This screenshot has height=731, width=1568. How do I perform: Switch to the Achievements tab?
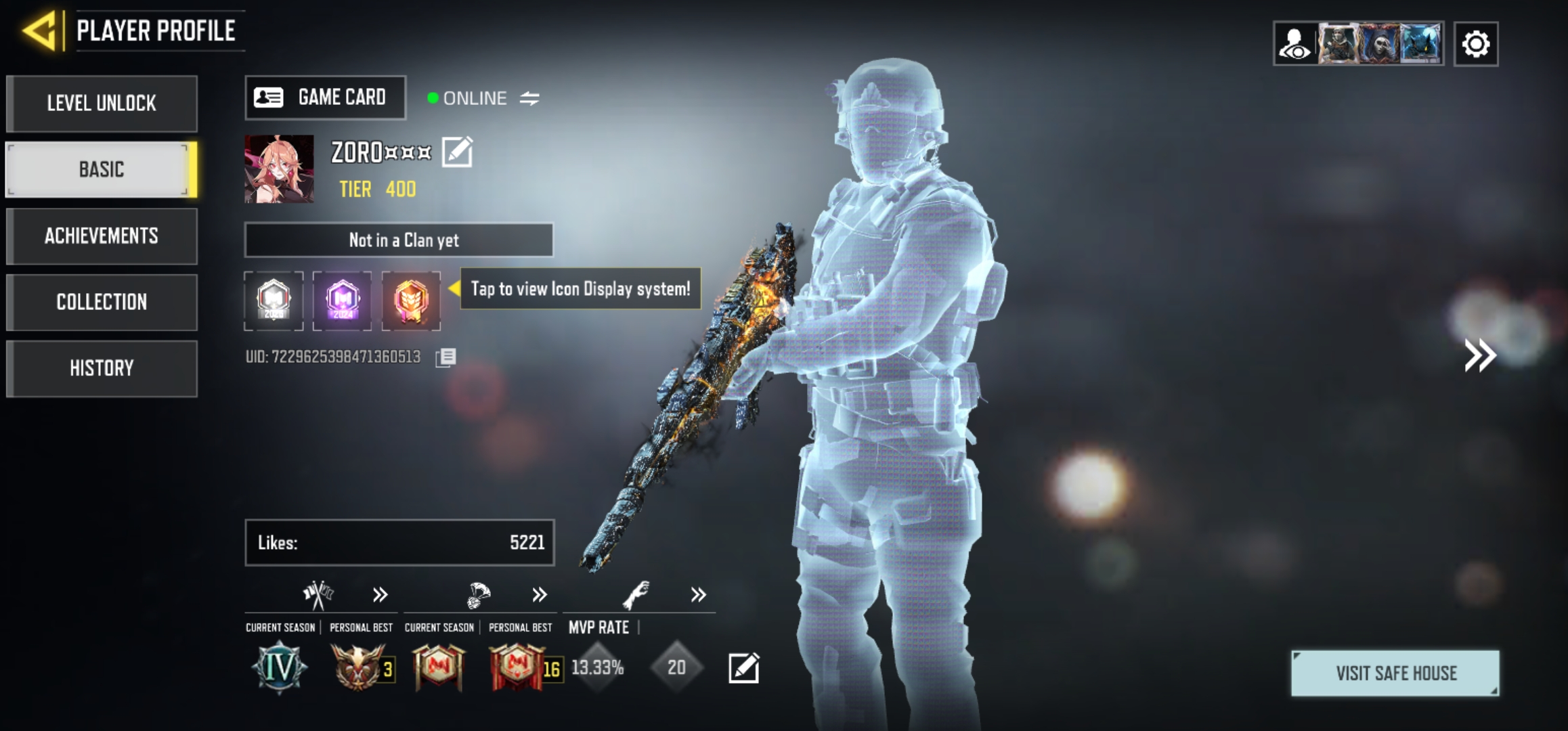pos(102,236)
